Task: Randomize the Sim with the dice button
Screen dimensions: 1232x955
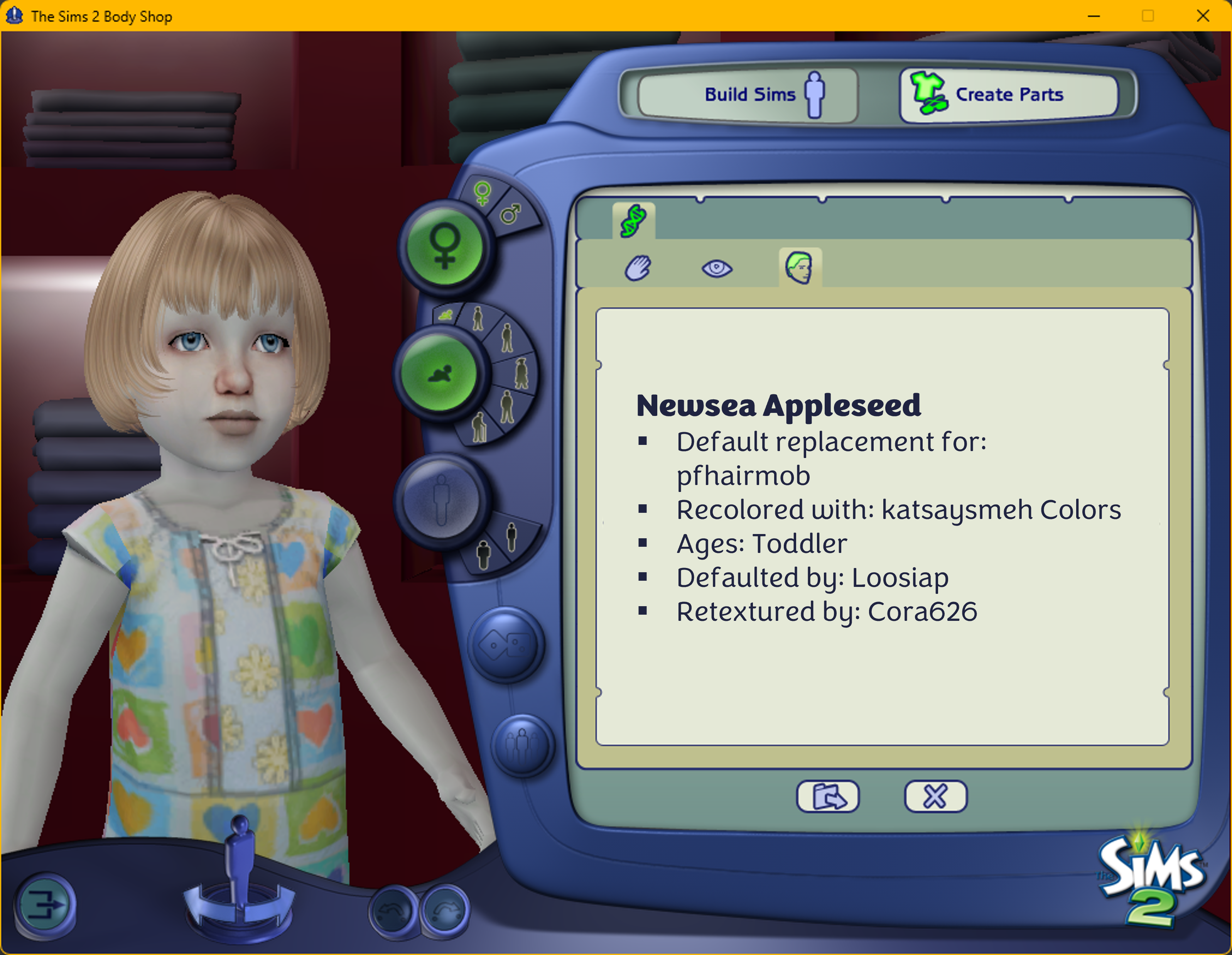Action: 506,644
